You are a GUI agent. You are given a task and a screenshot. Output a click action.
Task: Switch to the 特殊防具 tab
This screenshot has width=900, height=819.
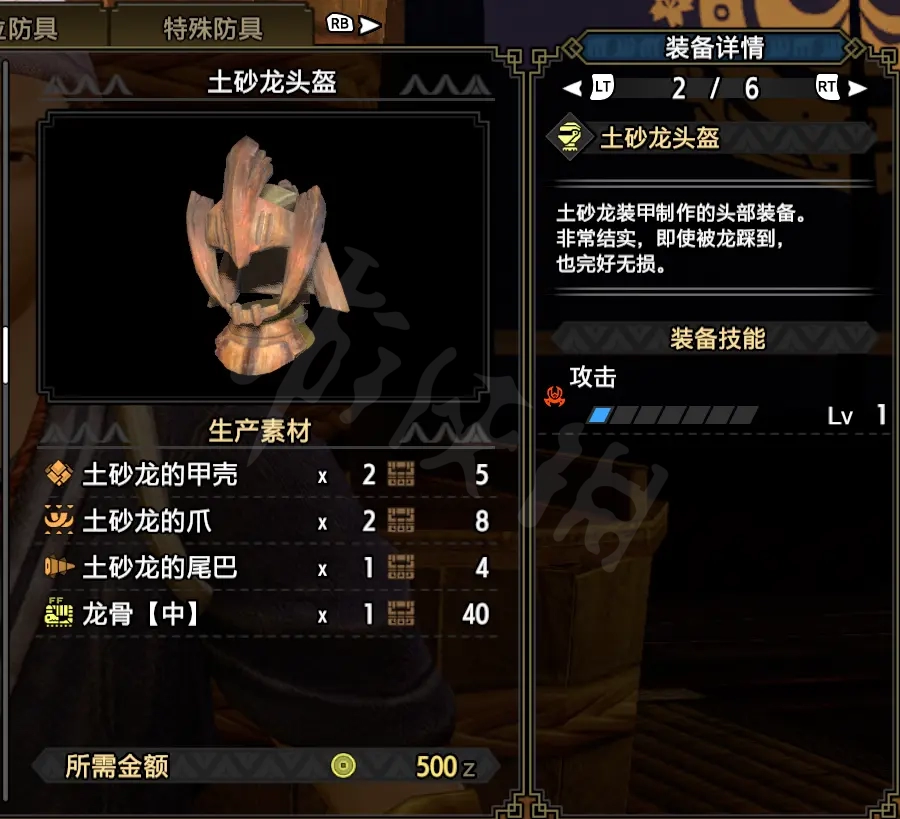pyautogui.click(x=213, y=29)
